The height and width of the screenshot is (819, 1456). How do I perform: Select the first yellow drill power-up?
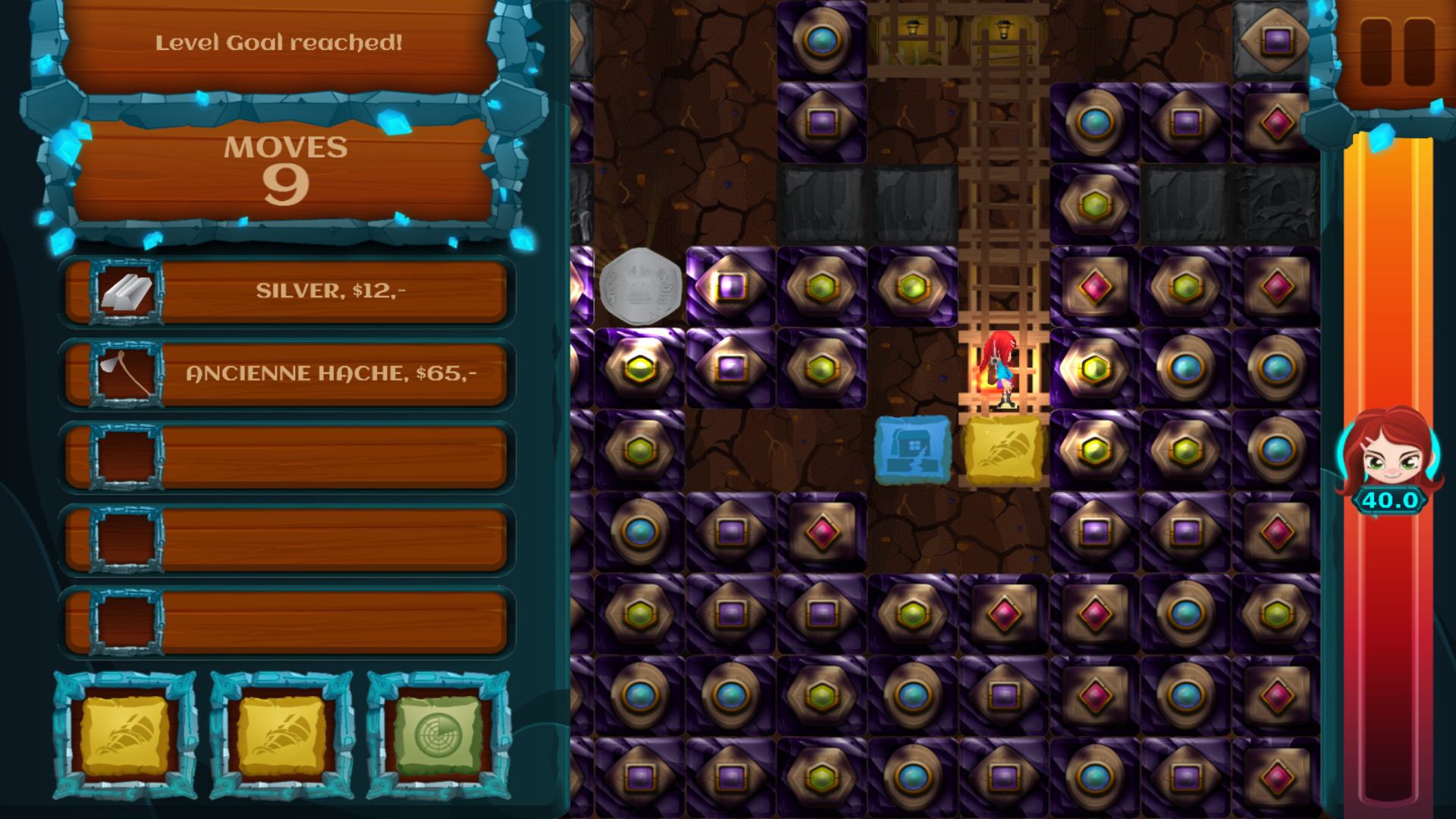pyautogui.click(x=125, y=736)
